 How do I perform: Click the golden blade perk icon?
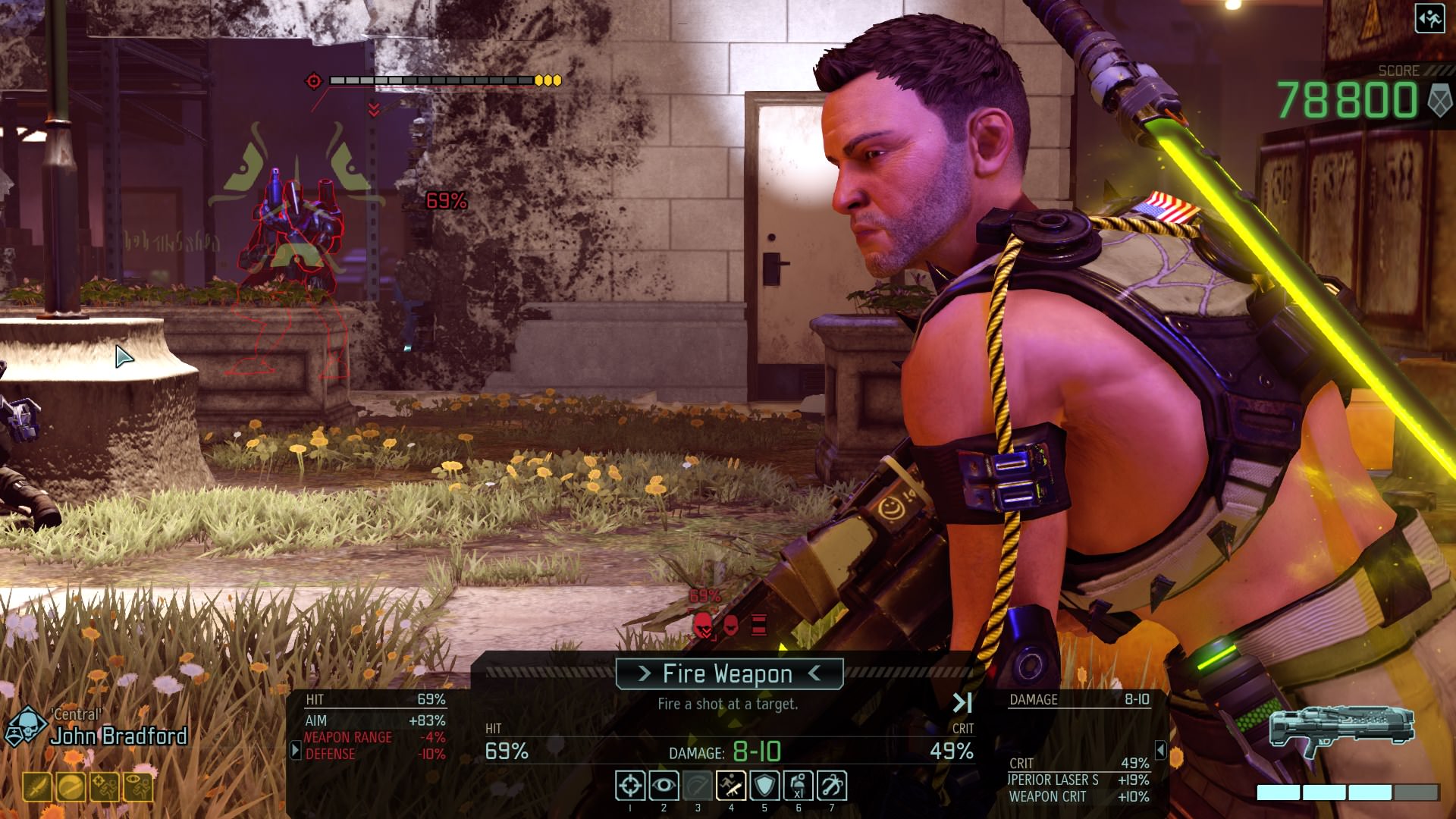click(37, 788)
